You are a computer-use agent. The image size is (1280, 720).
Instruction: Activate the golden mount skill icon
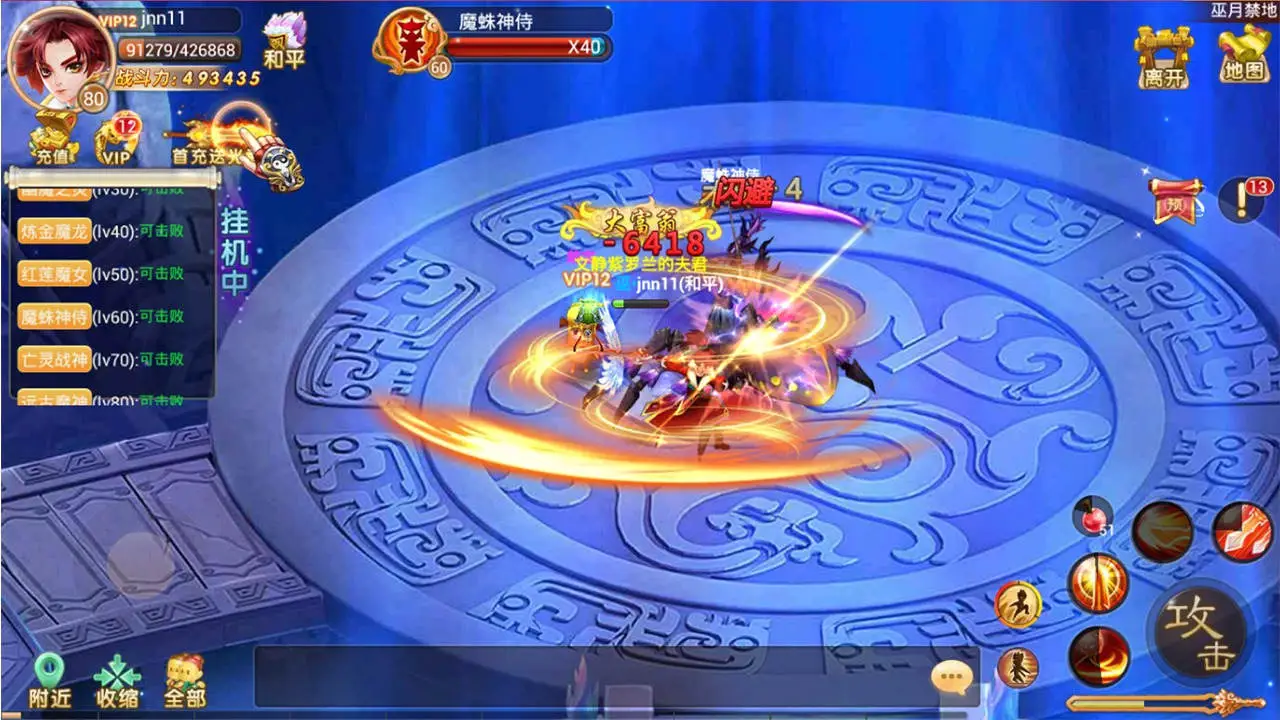click(x=1018, y=605)
